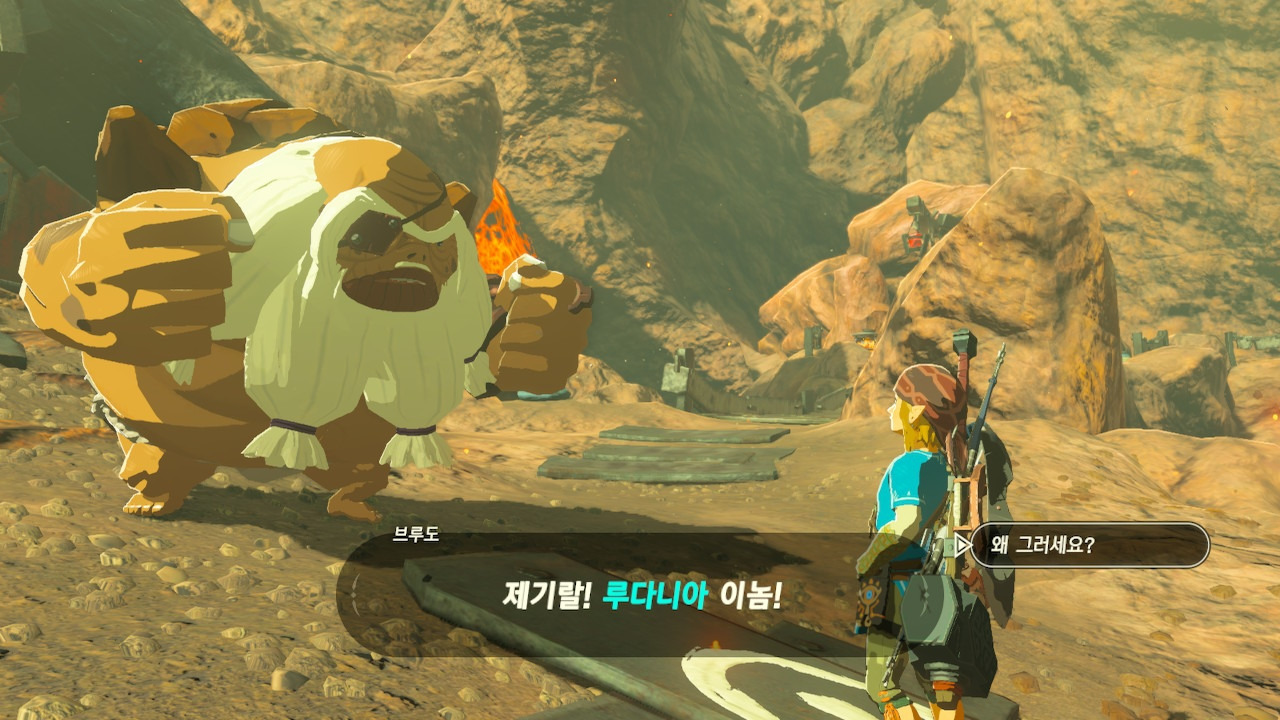Choose the reply "왜 그러세요?"
Viewport: 1280px width, 720px height.
1088,546
